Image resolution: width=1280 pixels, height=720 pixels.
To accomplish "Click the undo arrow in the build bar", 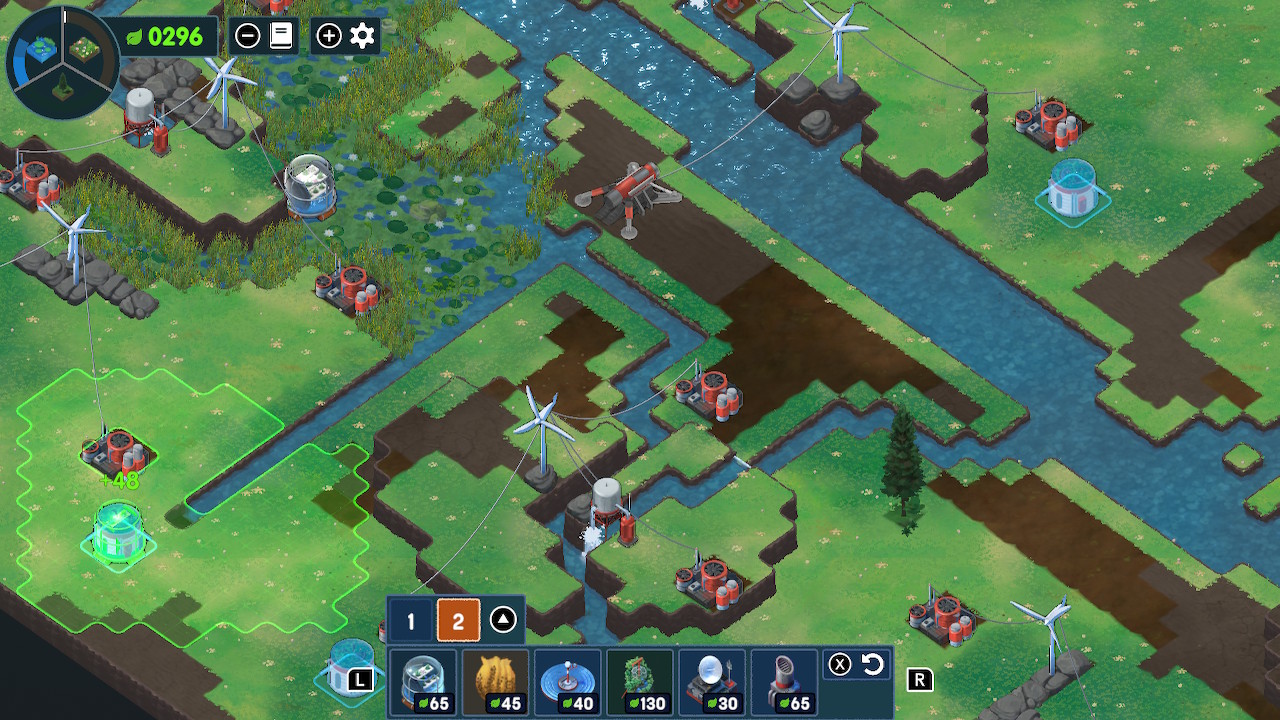I will (x=872, y=665).
